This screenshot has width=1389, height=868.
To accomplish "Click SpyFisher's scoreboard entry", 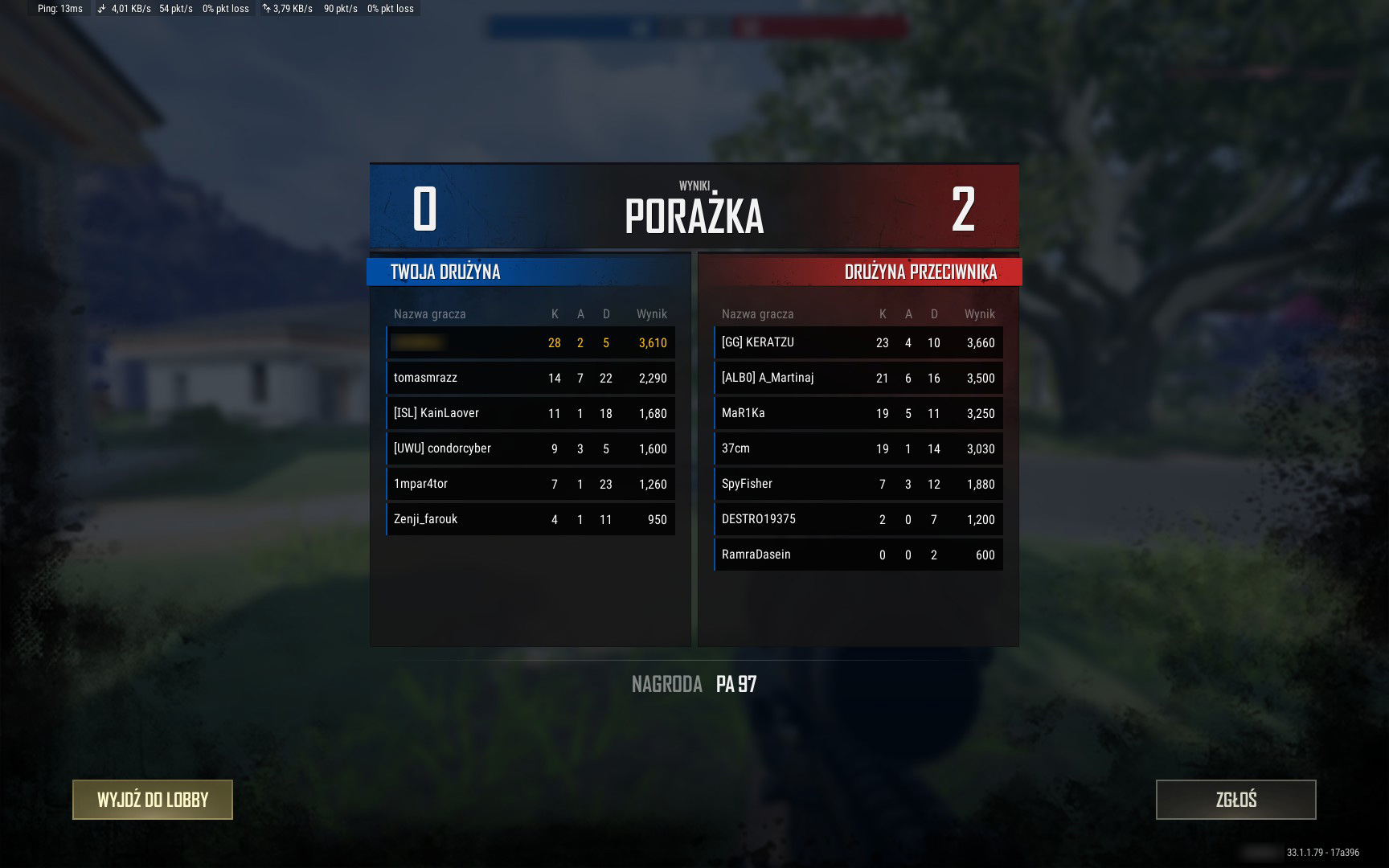I will click(x=858, y=484).
